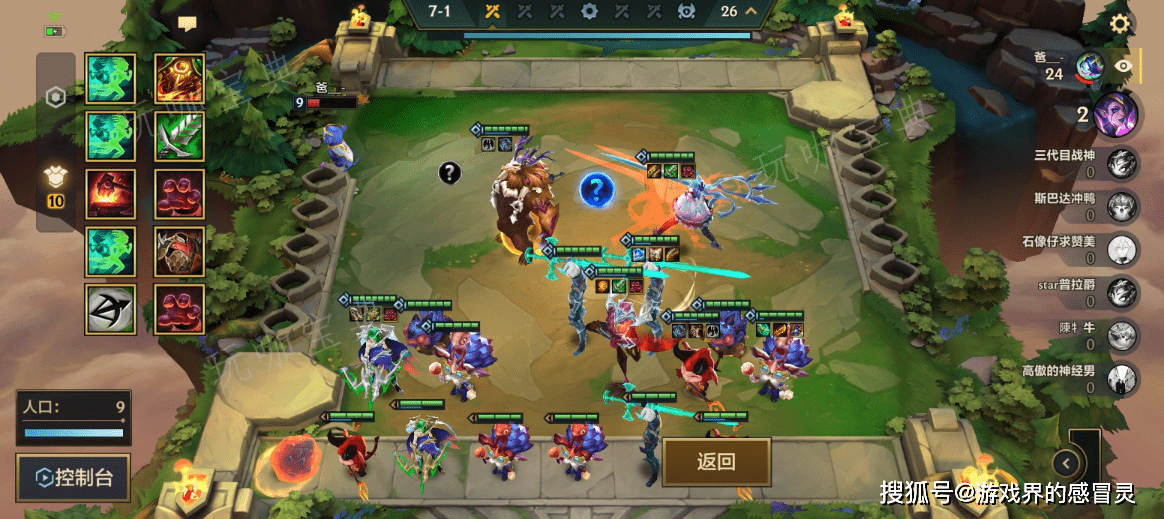The width and height of the screenshot is (1164, 519).
Task: Click the 返回 return button
Action: pos(716,461)
